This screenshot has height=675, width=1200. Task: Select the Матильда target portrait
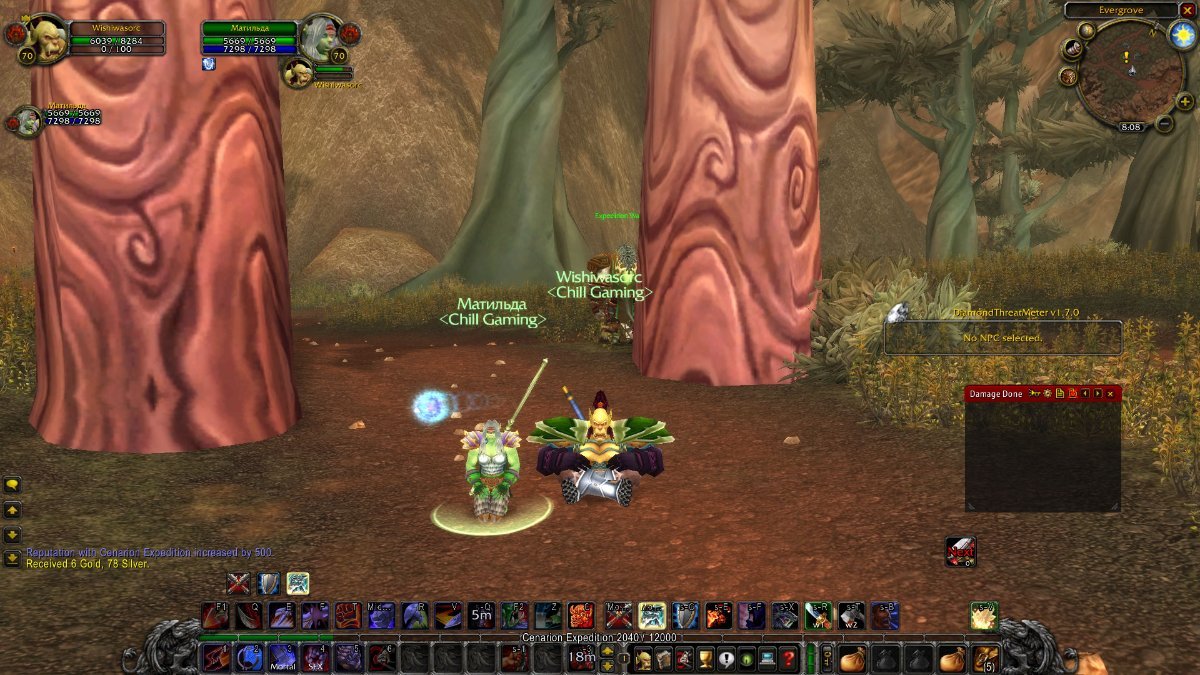[322, 40]
